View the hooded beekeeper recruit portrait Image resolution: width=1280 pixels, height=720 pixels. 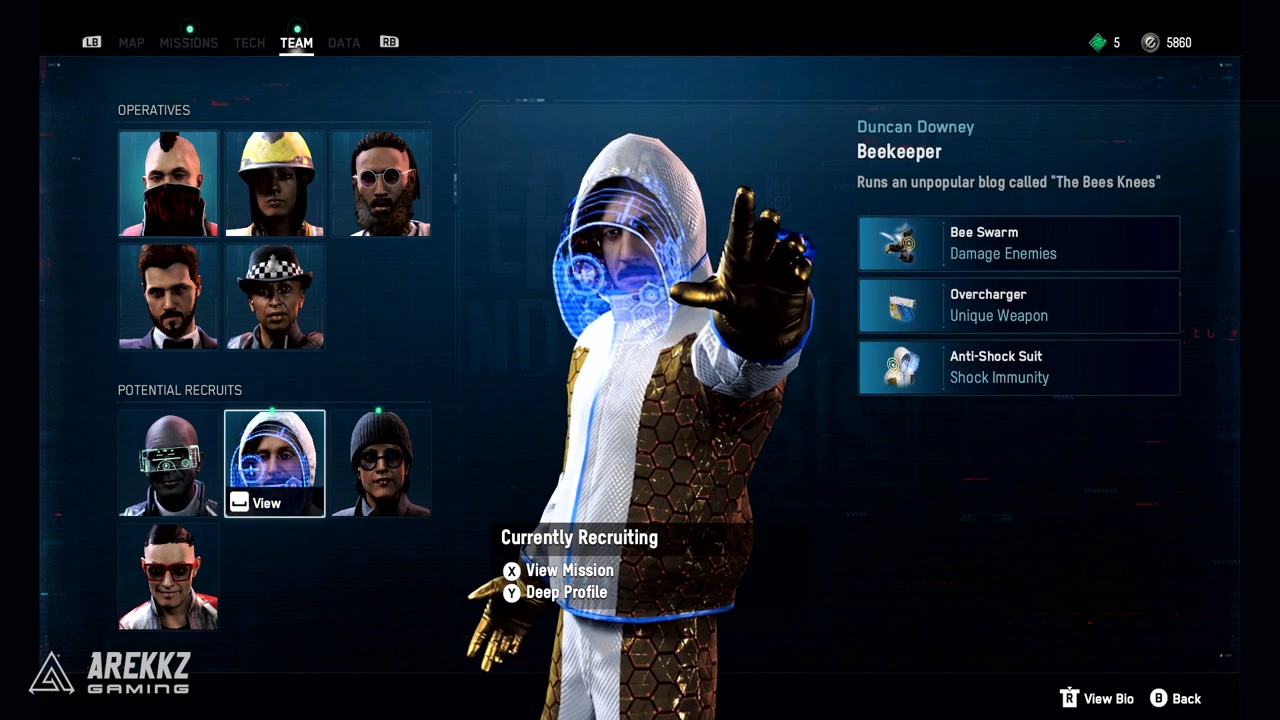(275, 464)
